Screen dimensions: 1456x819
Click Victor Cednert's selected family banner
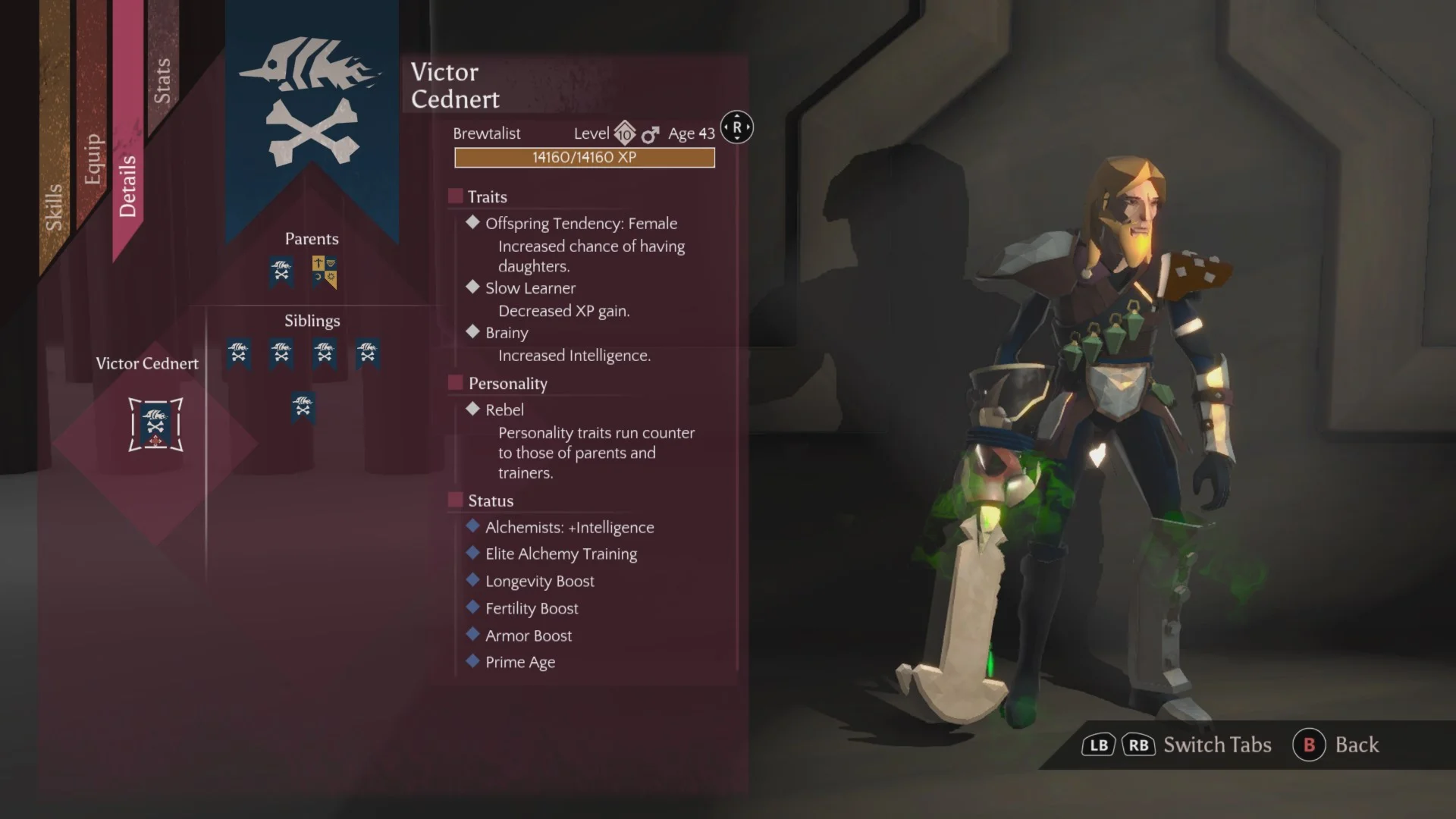155,425
